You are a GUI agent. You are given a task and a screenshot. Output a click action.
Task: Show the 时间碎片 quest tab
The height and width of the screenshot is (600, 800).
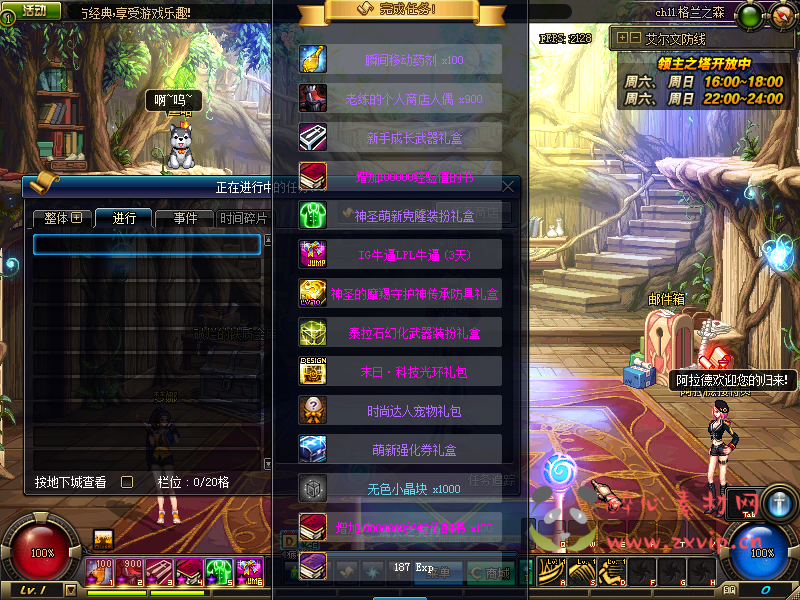[243, 218]
